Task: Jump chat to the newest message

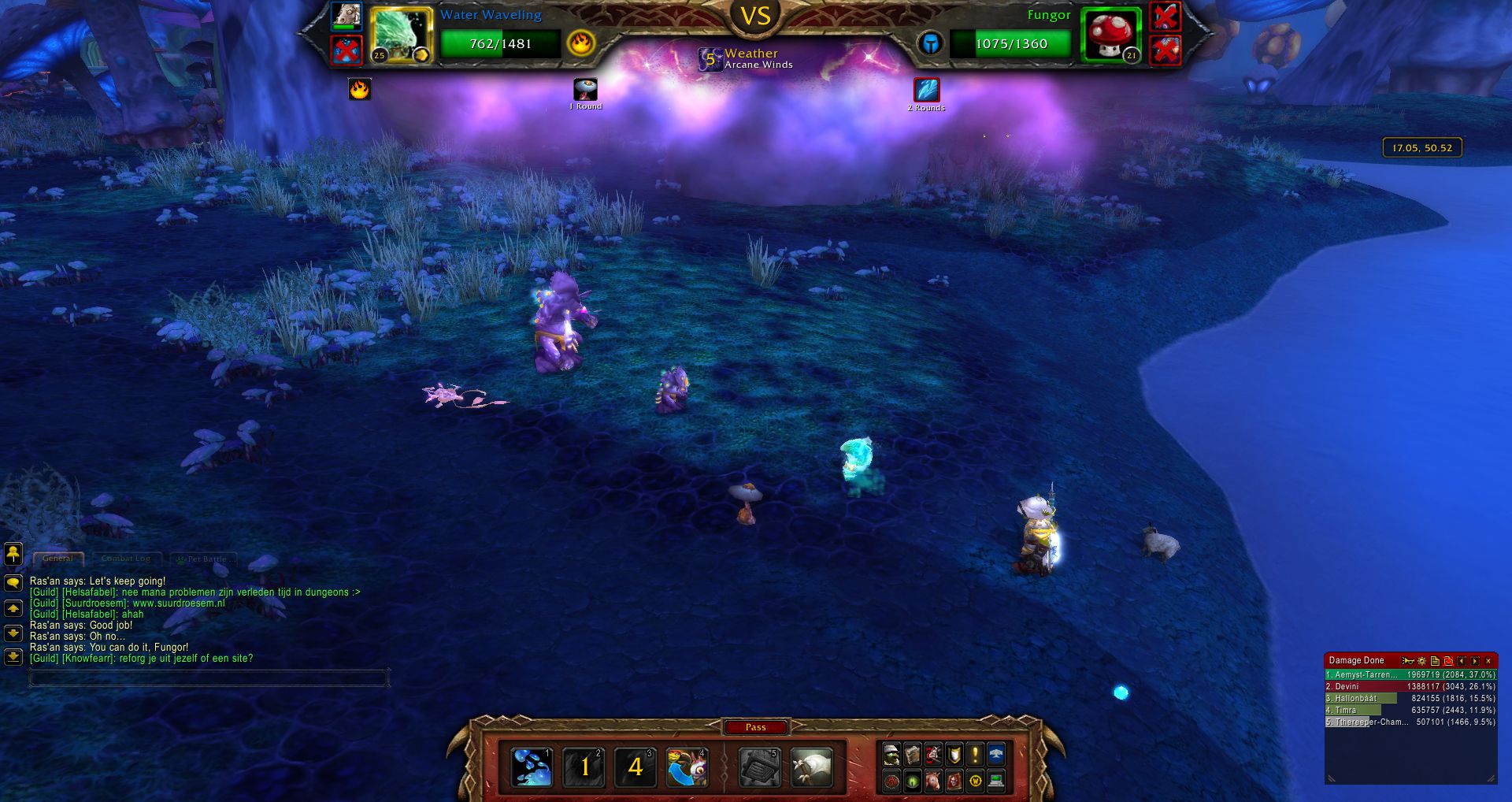Action: [x=13, y=656]
